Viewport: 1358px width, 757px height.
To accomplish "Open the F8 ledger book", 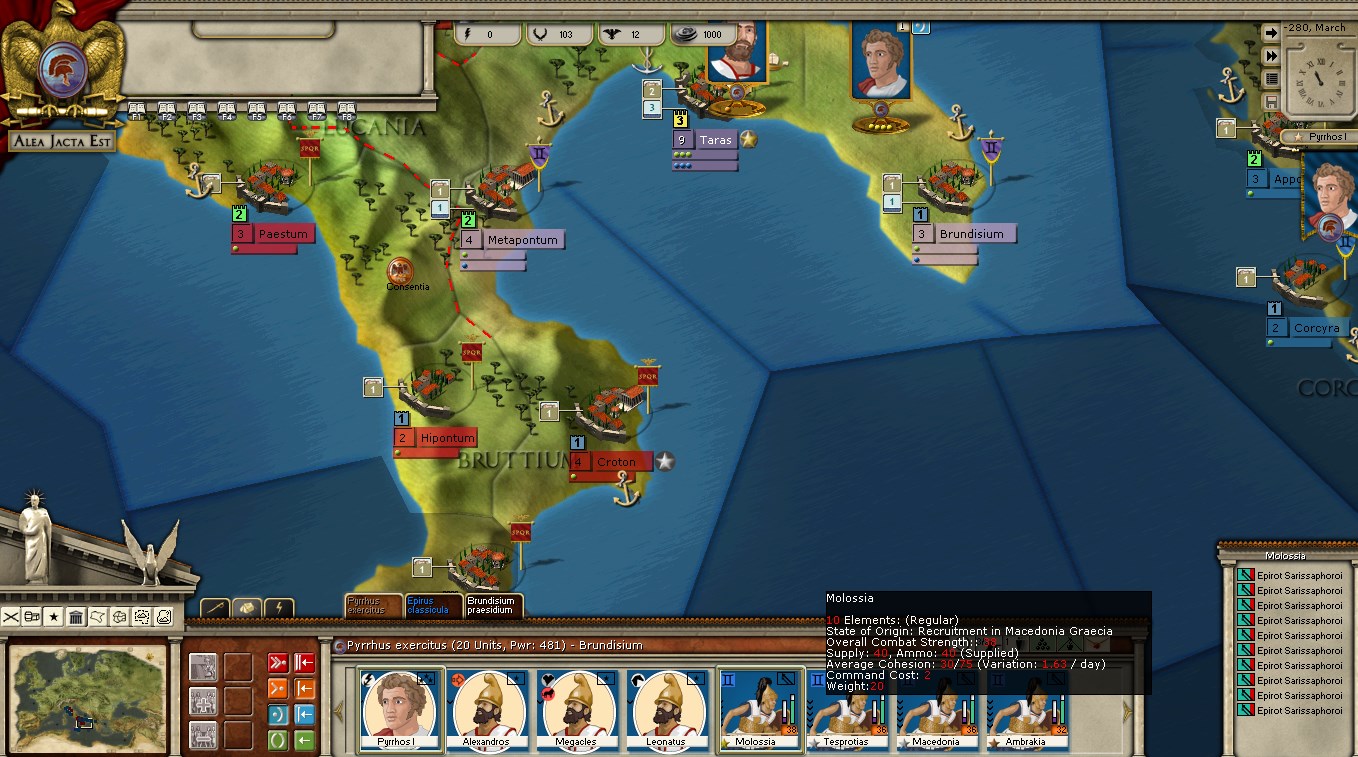I will tap(347, 109).
